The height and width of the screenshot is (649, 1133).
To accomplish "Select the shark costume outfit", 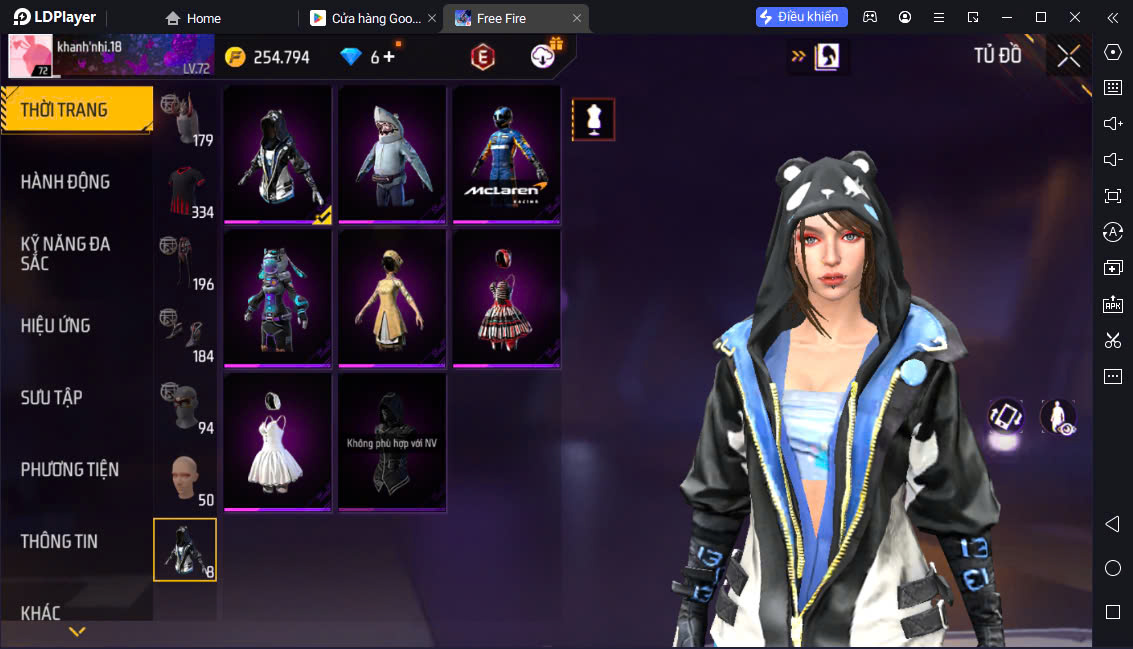I will click(392, 154).
